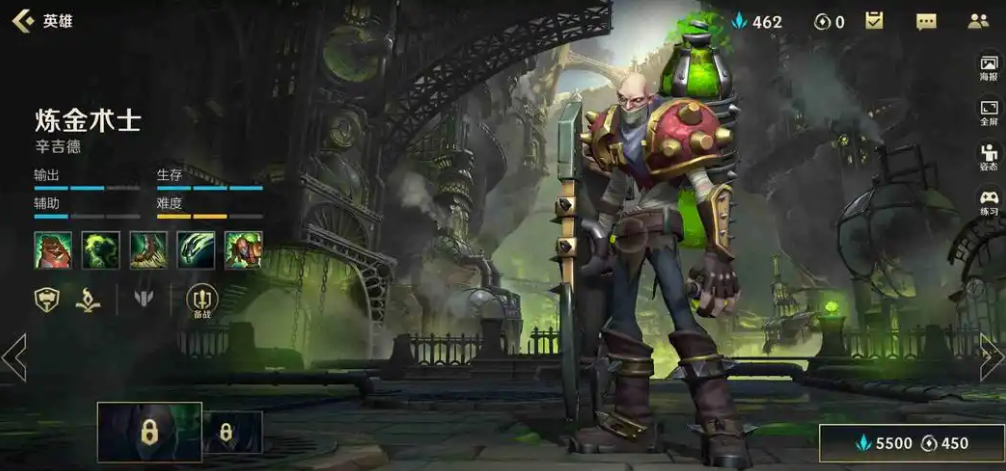This screenshot has width=1006, height=471.
Task: Advance to the next hero with right arrow
Action: tap(991, 357)
